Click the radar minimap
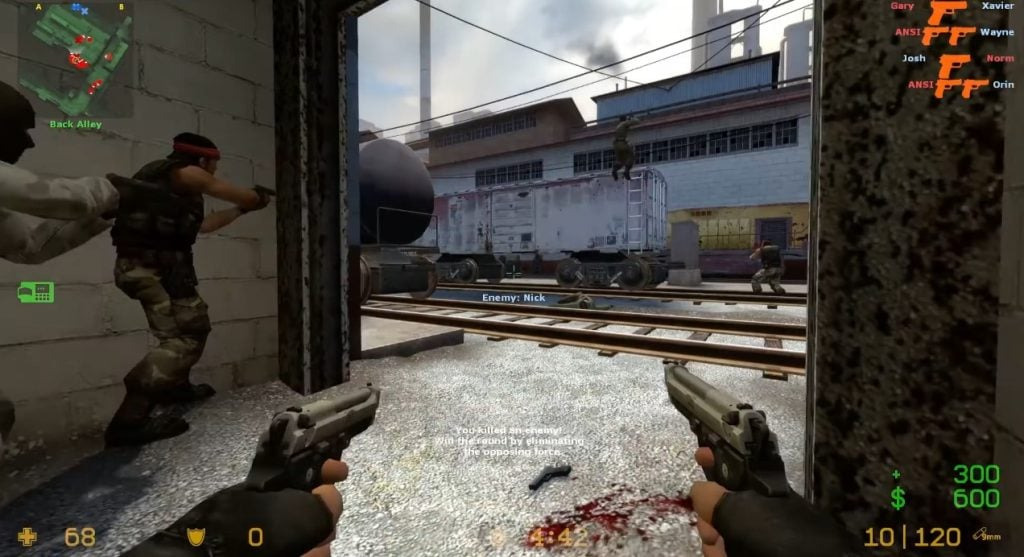Viewport: 1024px width, 557px height. tap(75, 59)
